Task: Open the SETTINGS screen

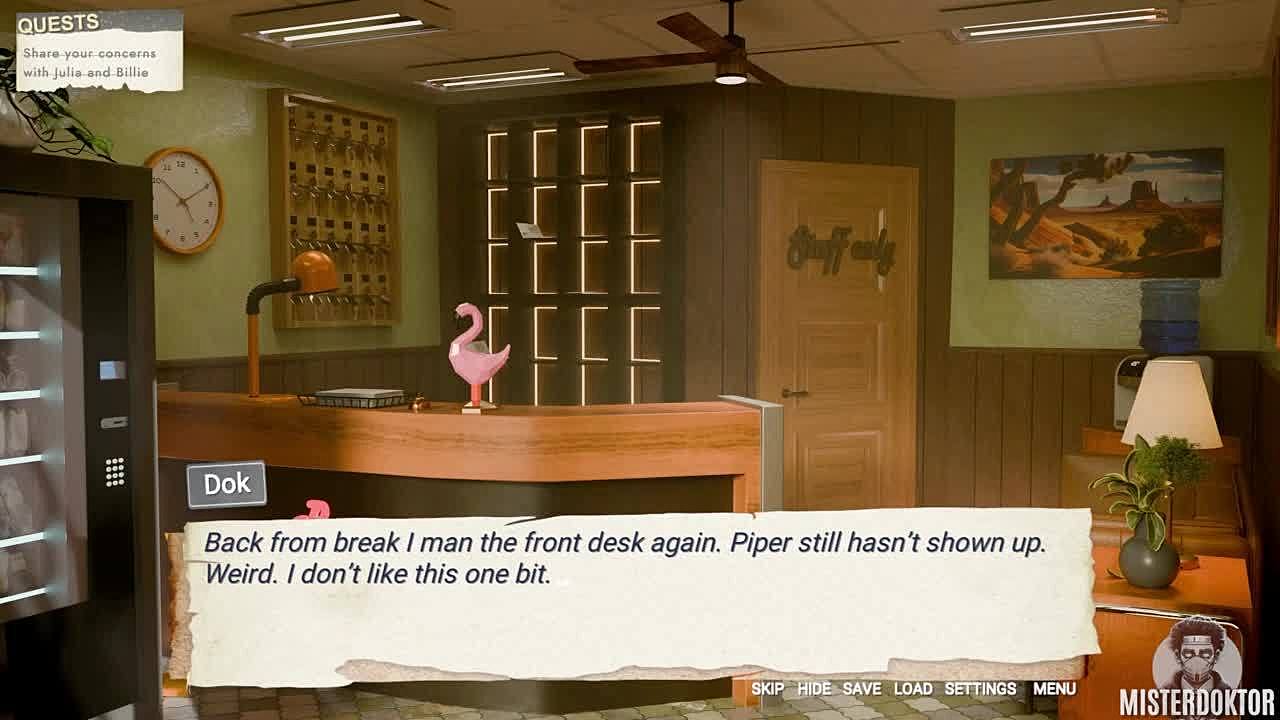Action: click(x=980, y=689)
